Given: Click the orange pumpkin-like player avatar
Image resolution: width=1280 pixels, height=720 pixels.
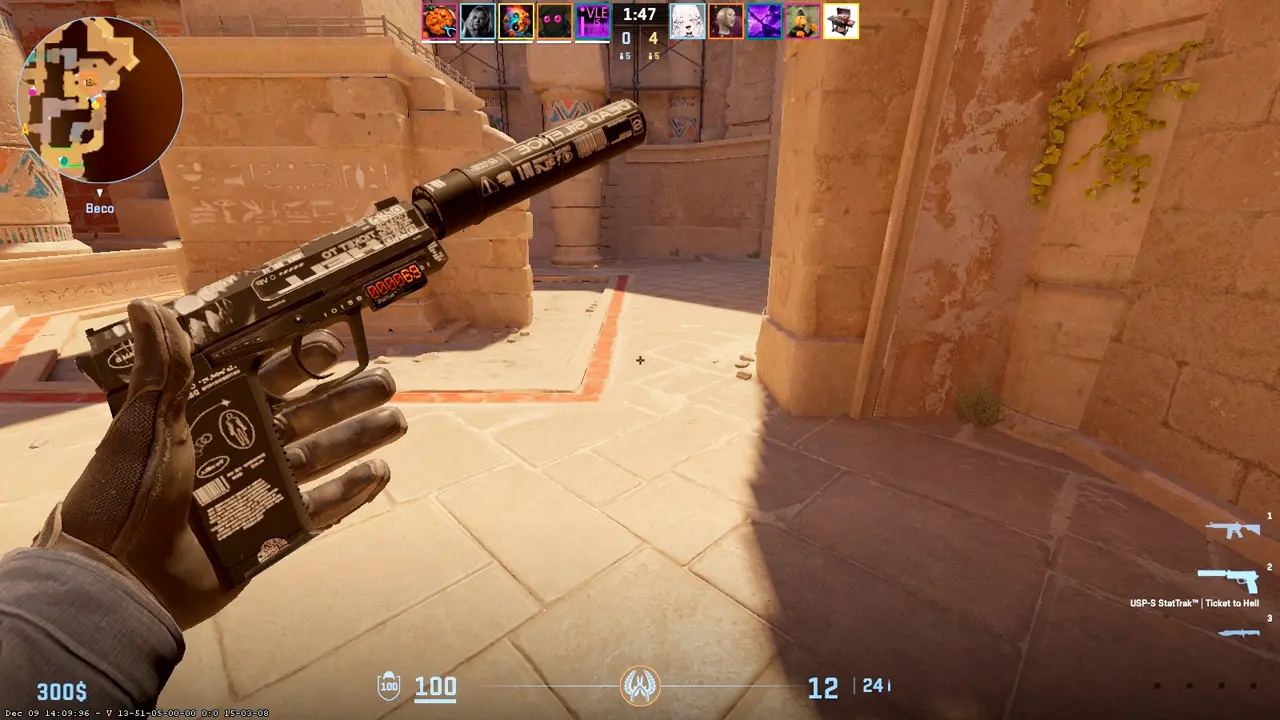Looking at the screenshot, I should pos(439,21).
